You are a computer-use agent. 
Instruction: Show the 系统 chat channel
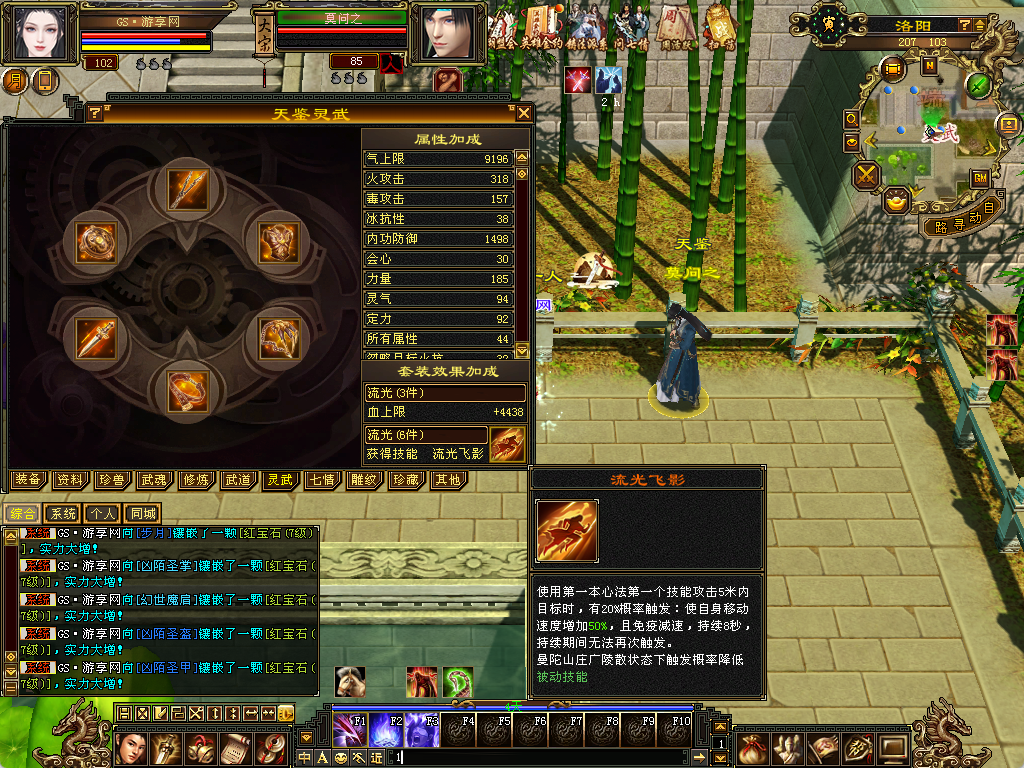[64, 513]
